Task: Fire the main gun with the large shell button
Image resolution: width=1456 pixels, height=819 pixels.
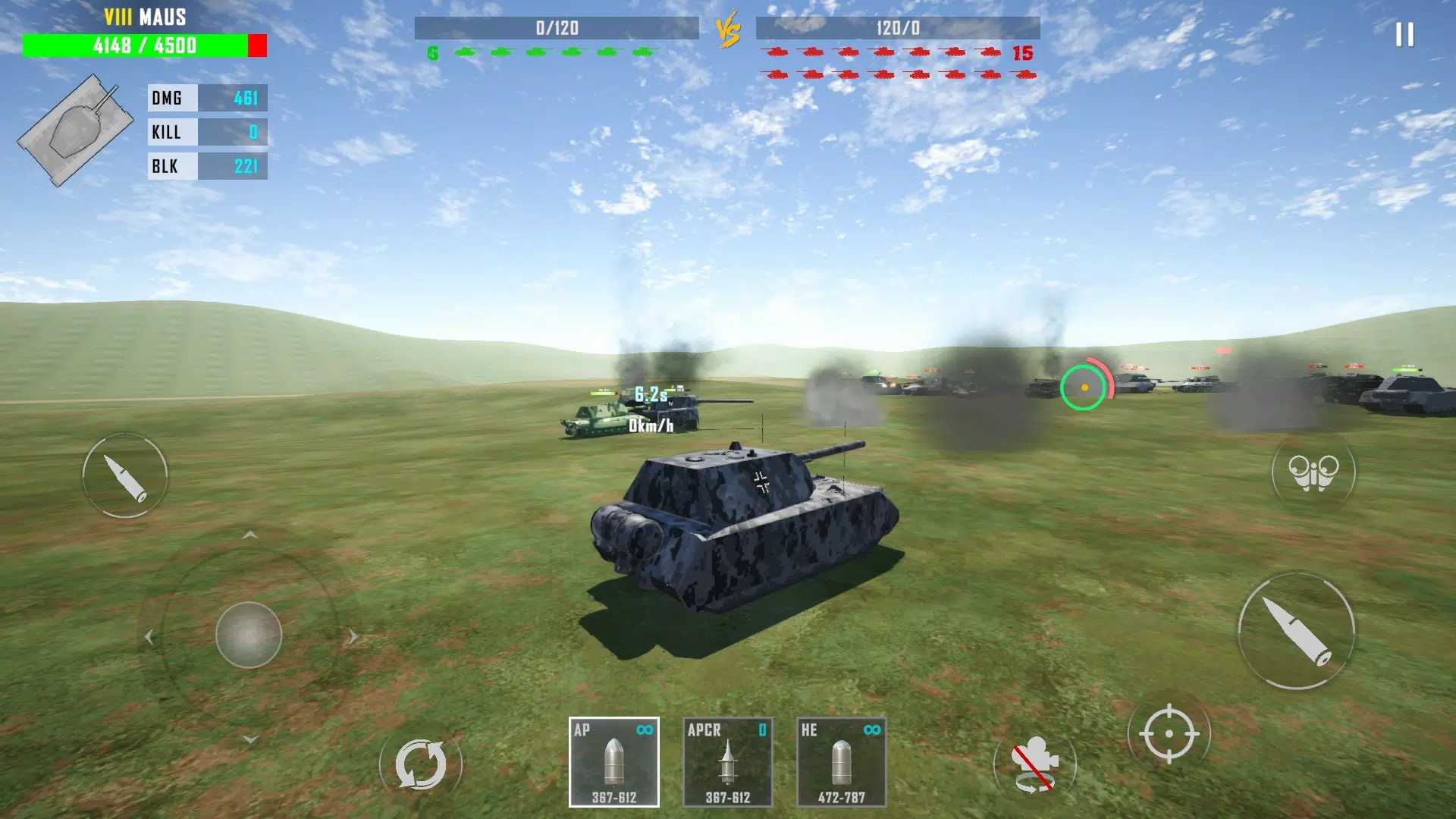Action: point(1296,631)
